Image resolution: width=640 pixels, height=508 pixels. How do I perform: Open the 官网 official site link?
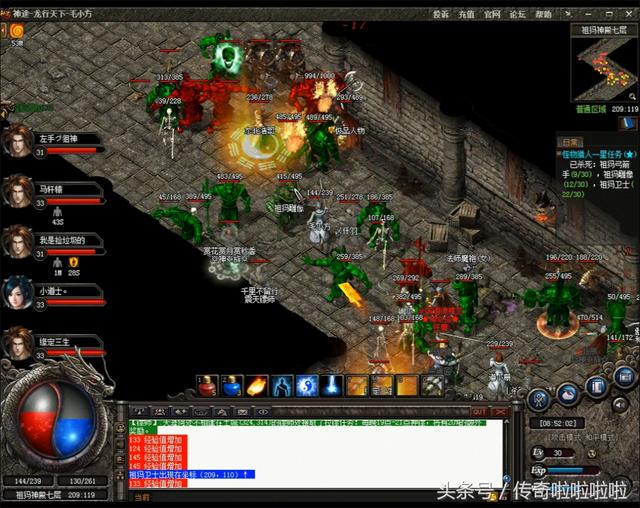[492, 15]
